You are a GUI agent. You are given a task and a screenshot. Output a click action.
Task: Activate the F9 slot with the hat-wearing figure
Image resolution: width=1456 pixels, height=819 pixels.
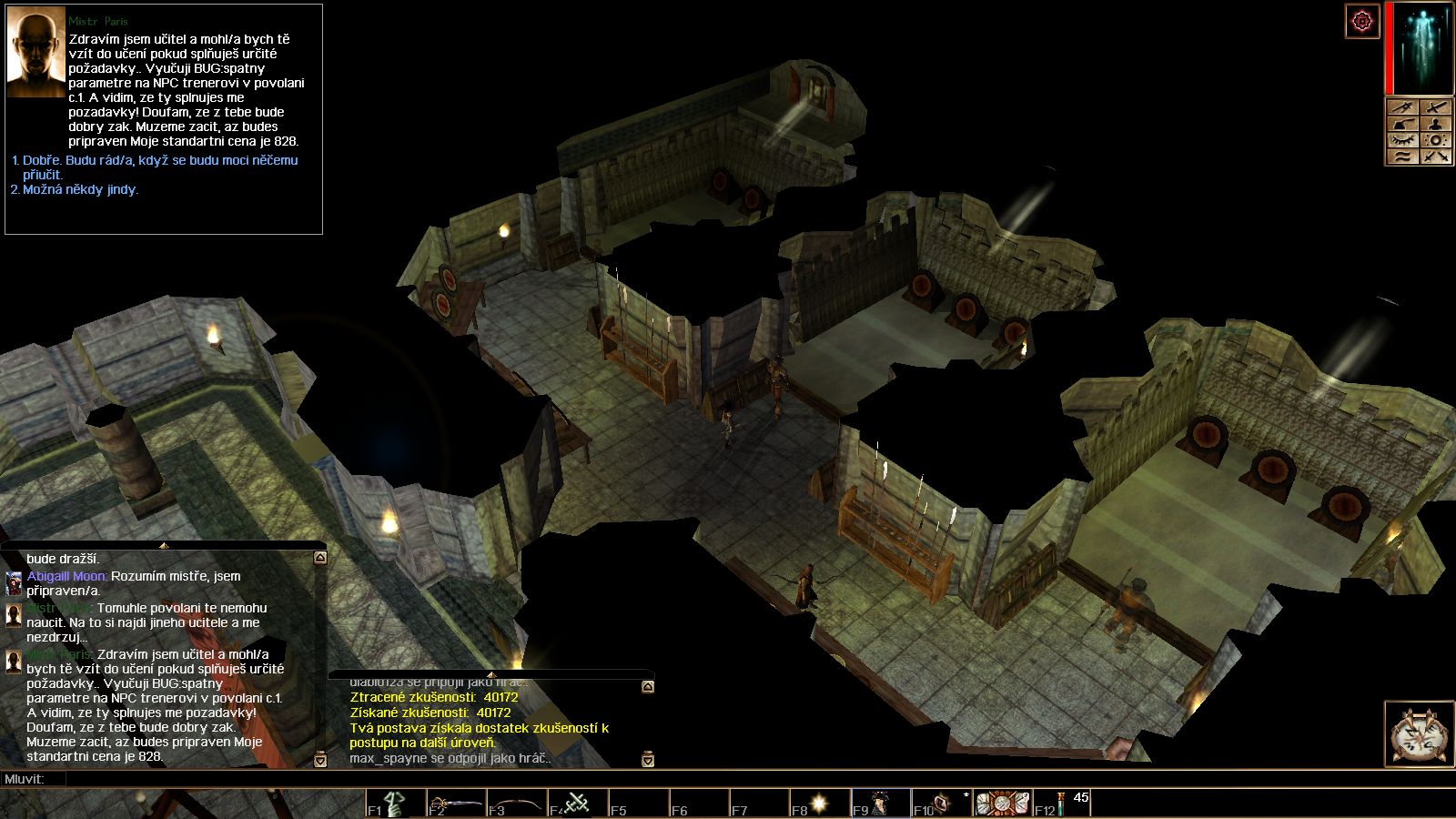(x=880, y=804)
